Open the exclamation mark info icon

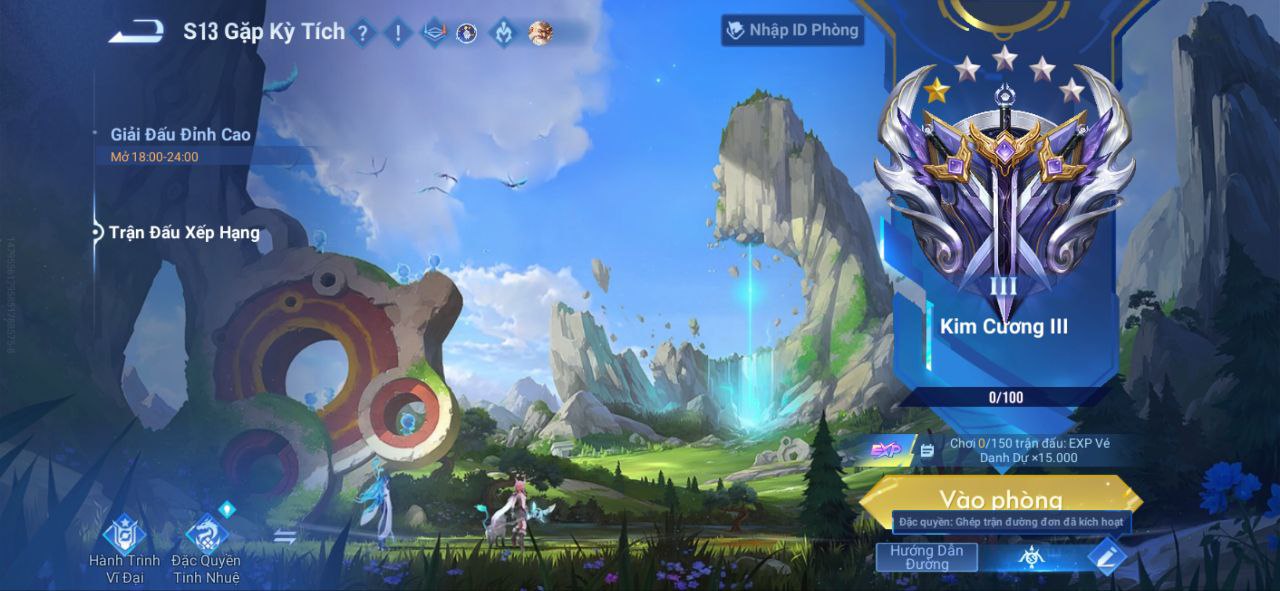point(398,34)
